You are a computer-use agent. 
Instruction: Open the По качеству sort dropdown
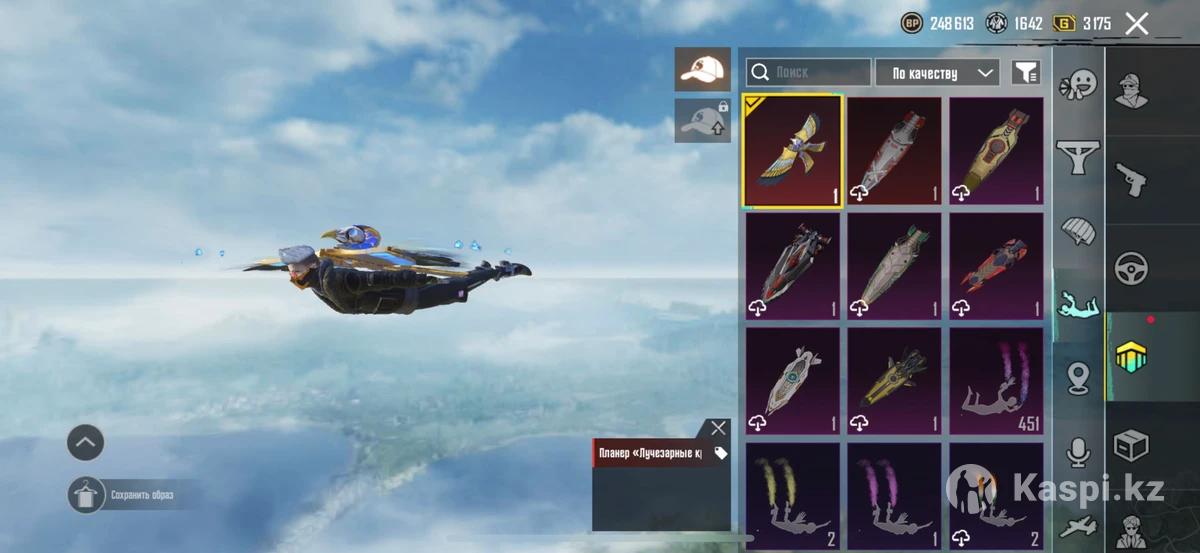[x=937, y=72]
